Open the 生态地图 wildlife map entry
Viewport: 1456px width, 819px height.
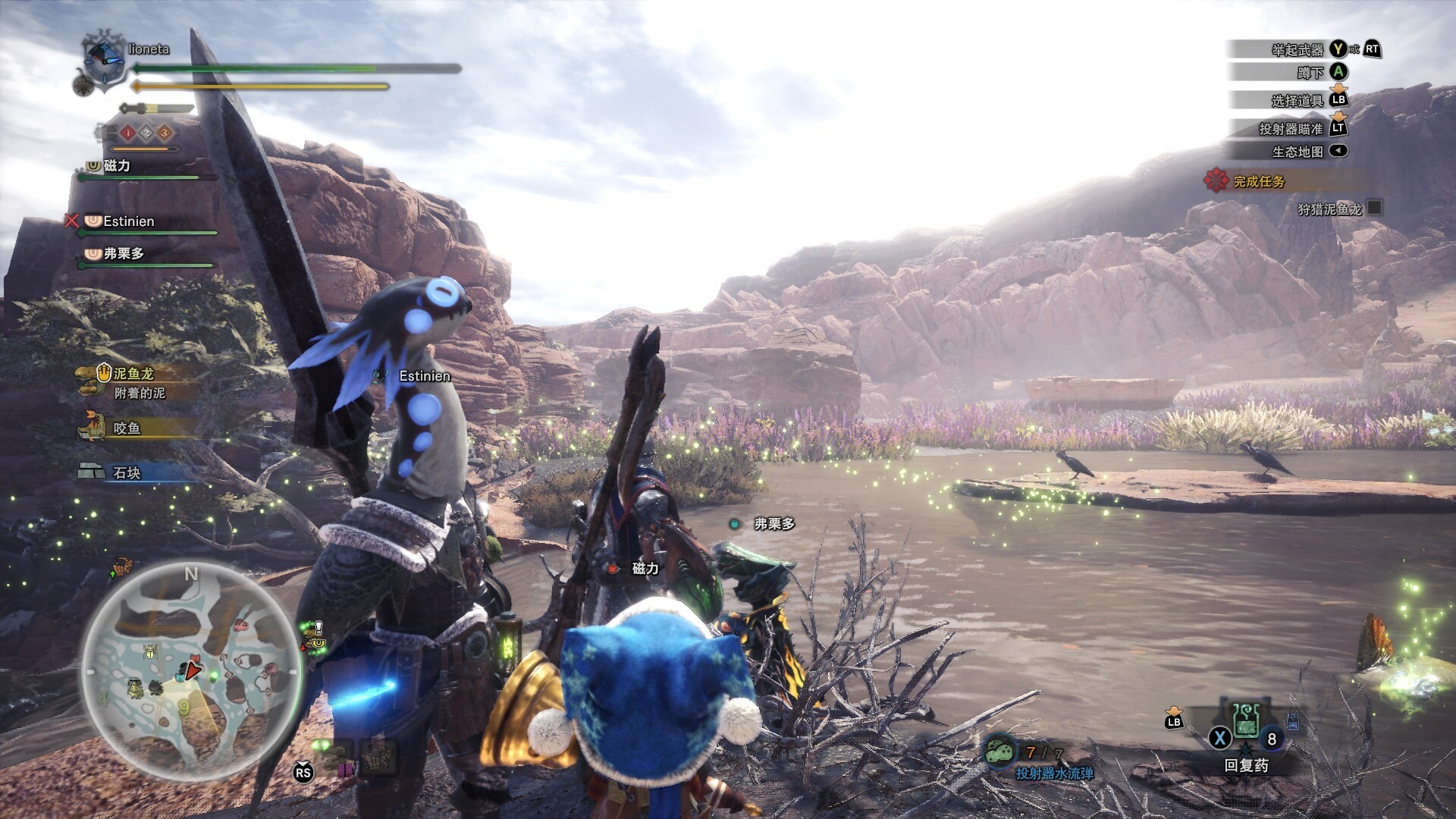tap(1297, 152)
